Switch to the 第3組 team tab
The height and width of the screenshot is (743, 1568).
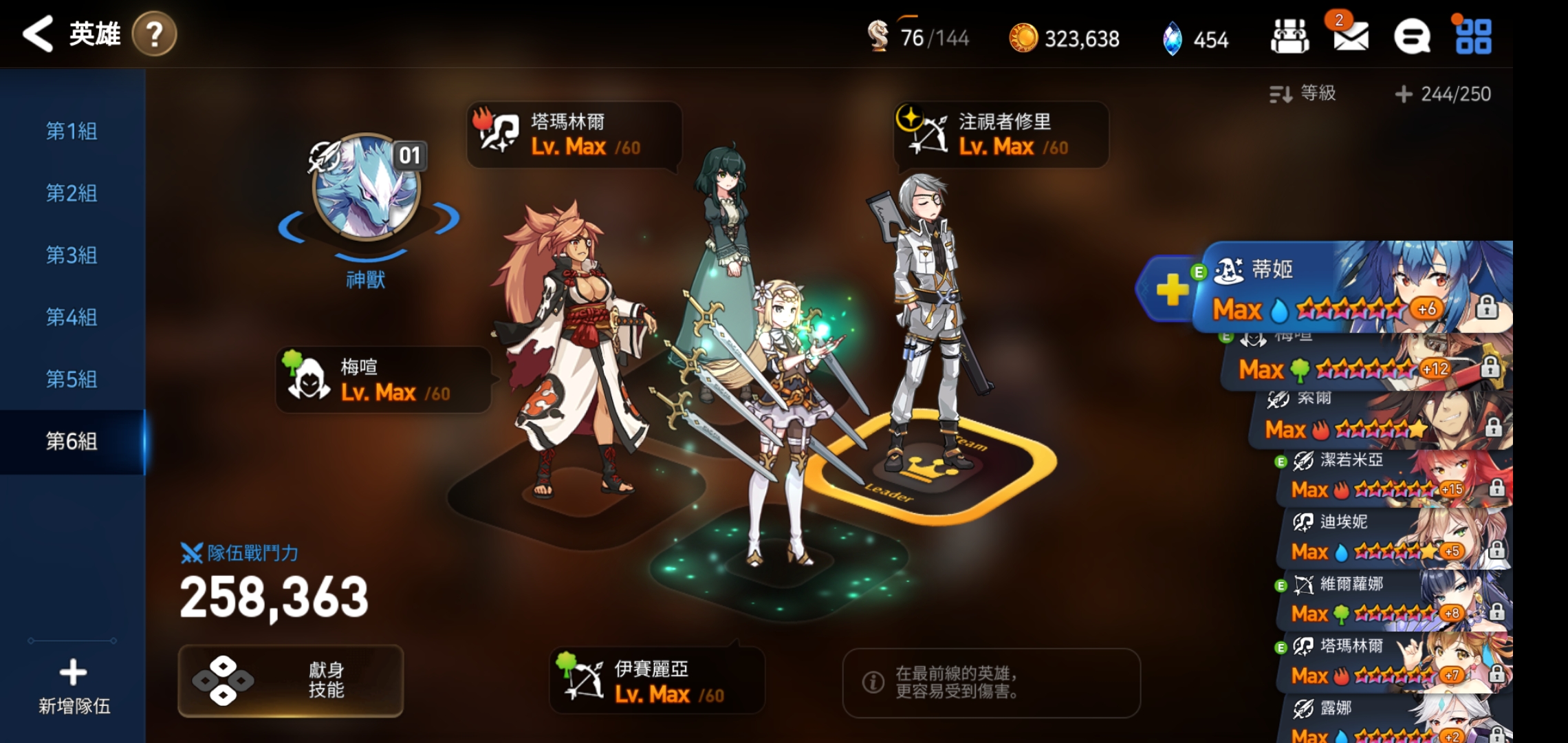click(x=71, y=256)
